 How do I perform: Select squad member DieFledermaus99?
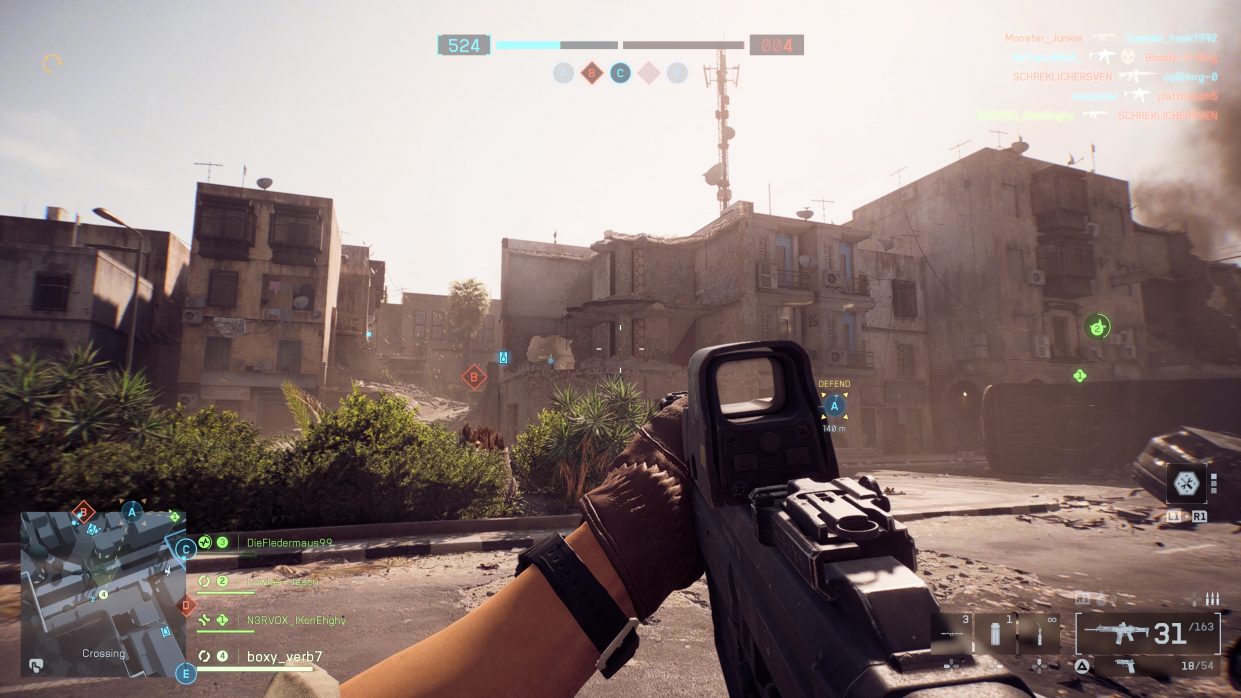[x=289, y=543]
